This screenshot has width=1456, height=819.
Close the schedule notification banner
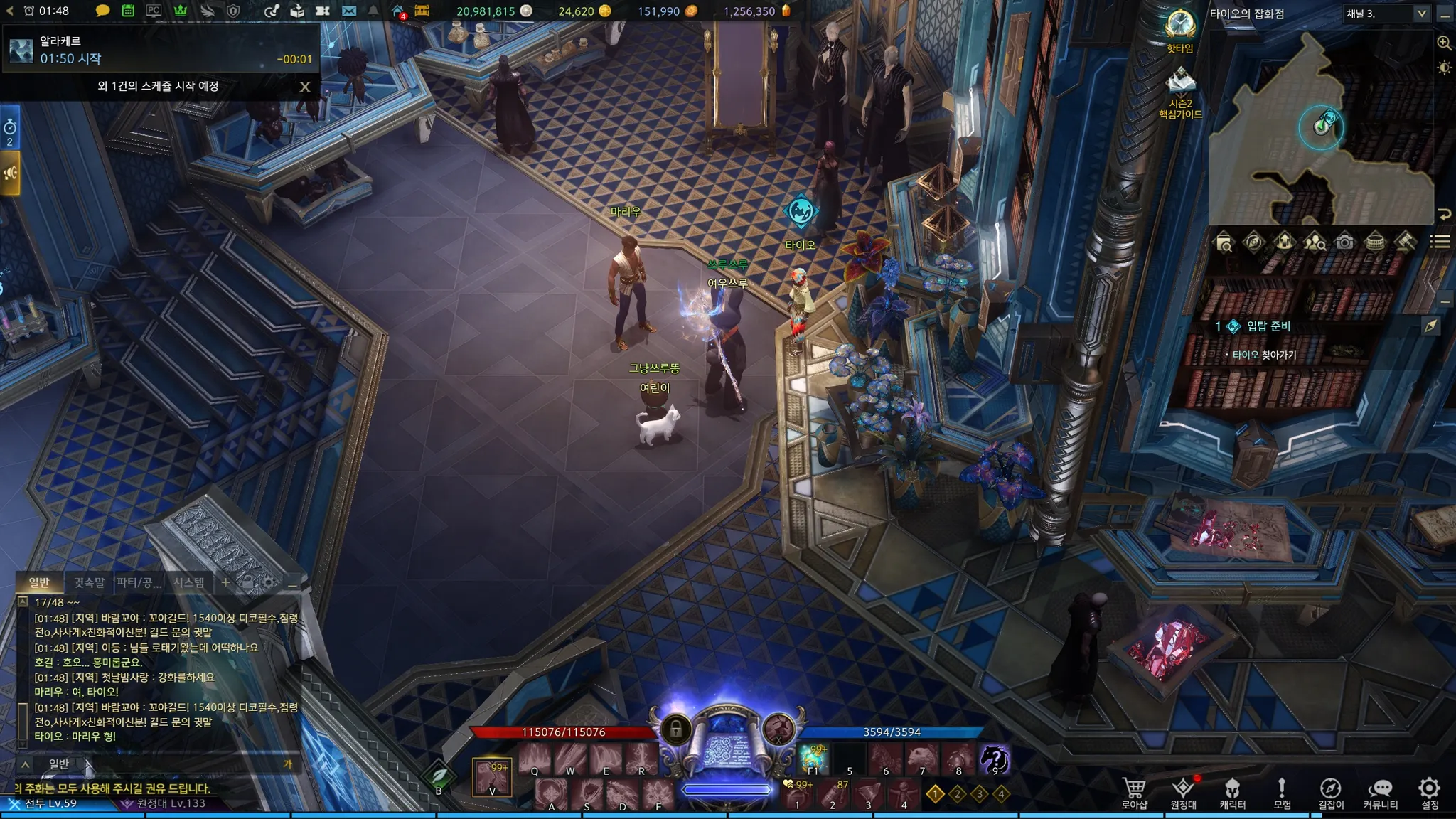(x=305, y=87)
